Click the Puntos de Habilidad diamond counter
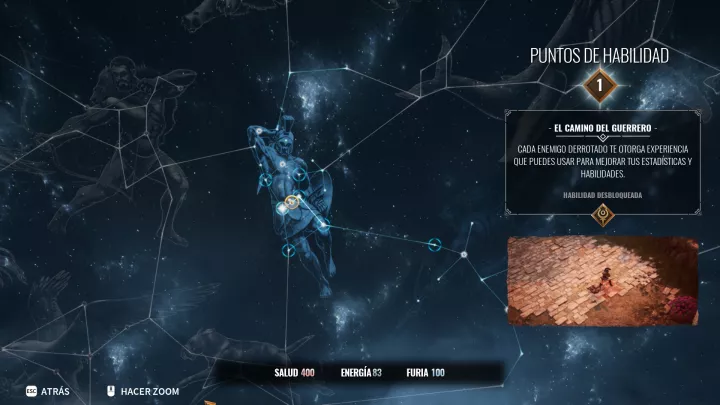 tap(599, 86)
